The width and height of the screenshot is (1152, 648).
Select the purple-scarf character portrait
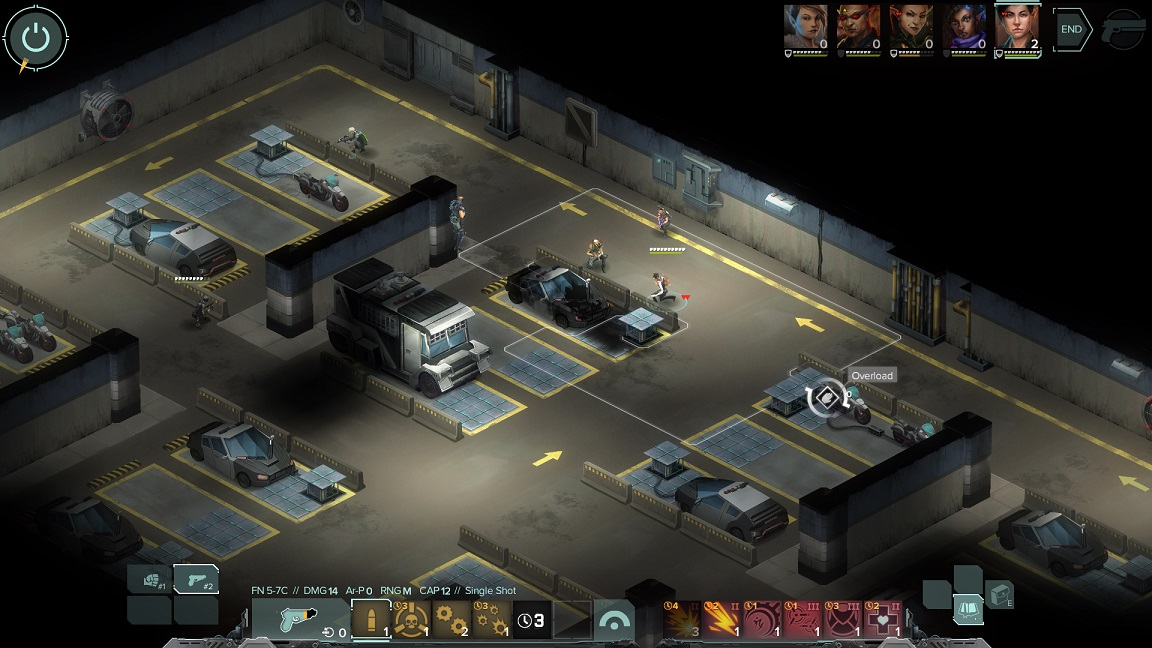point(964,26)
